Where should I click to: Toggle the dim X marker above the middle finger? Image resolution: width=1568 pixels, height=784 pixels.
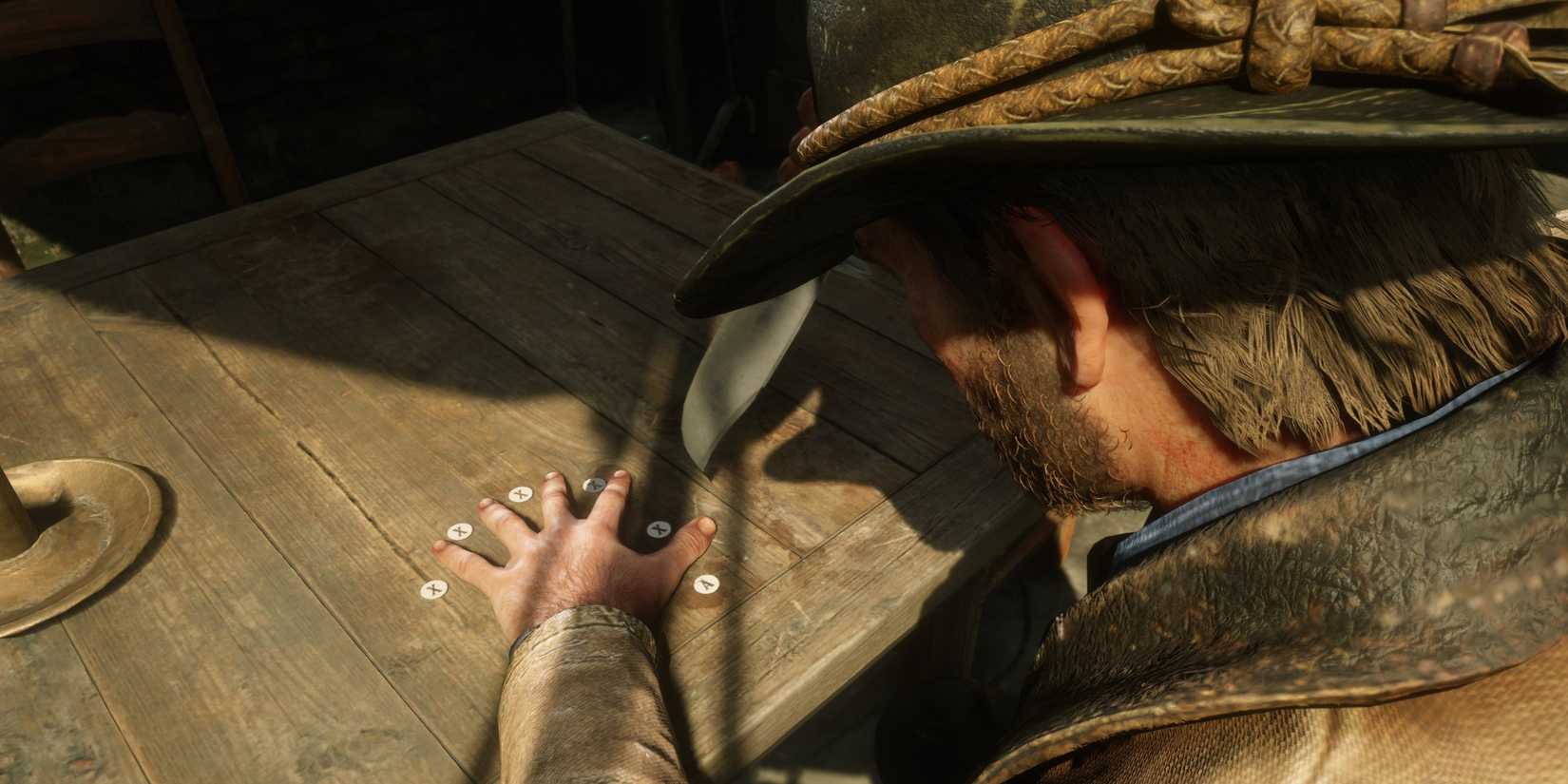click(595, 484)
